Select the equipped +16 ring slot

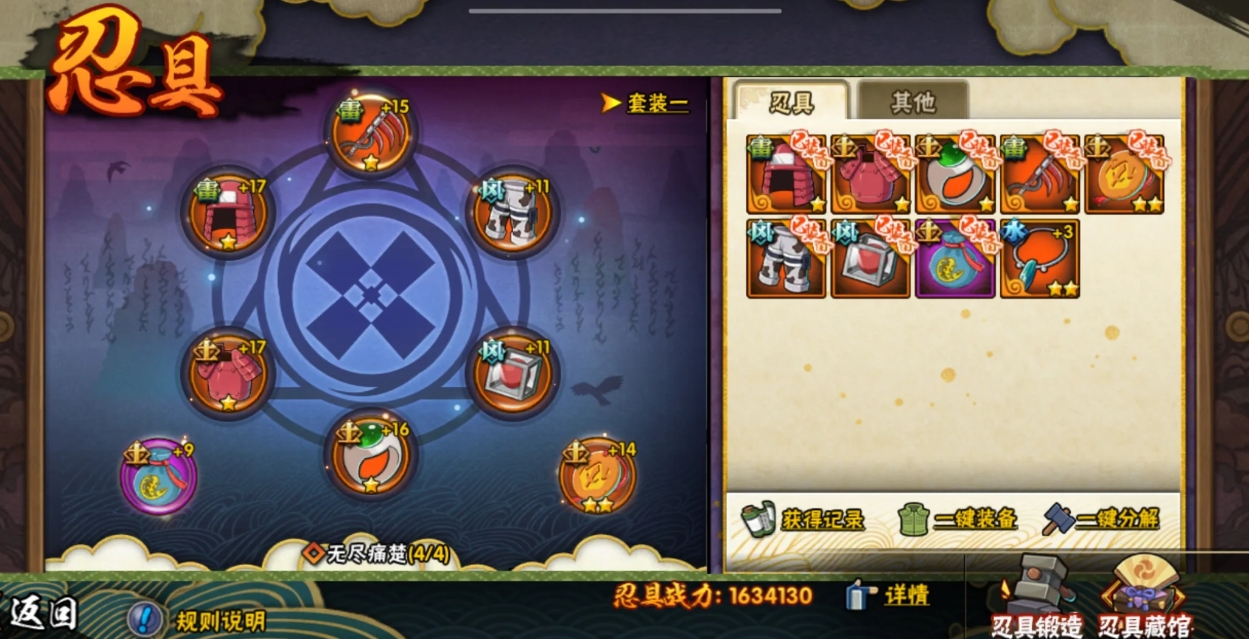click(371, 455)
